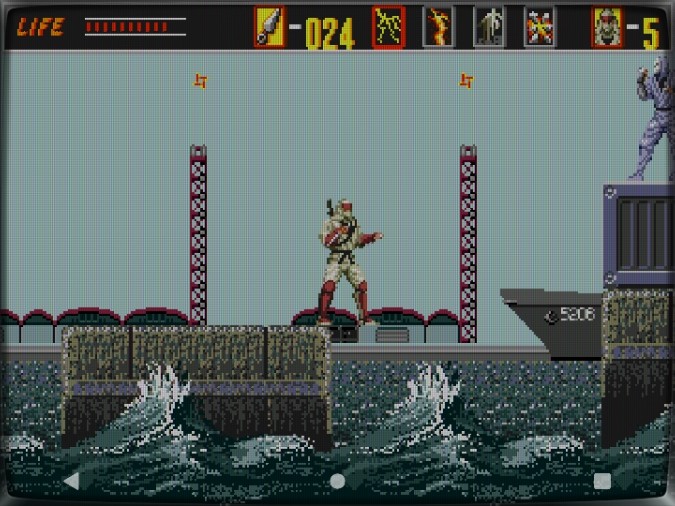Pick the explosion ninjutsu icon
The image size is (675, 506).
point(540,27)
